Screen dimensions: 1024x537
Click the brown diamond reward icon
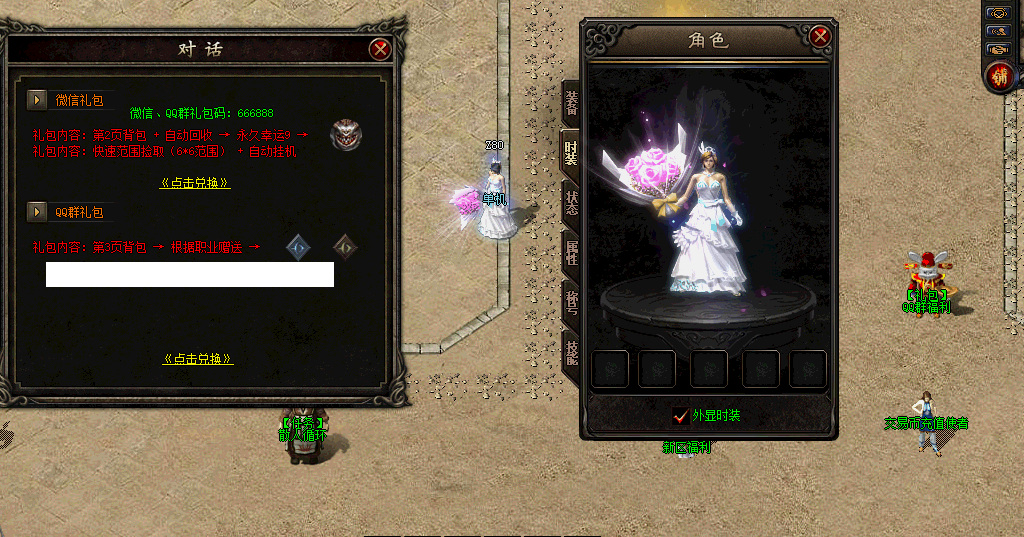(344, 246)
